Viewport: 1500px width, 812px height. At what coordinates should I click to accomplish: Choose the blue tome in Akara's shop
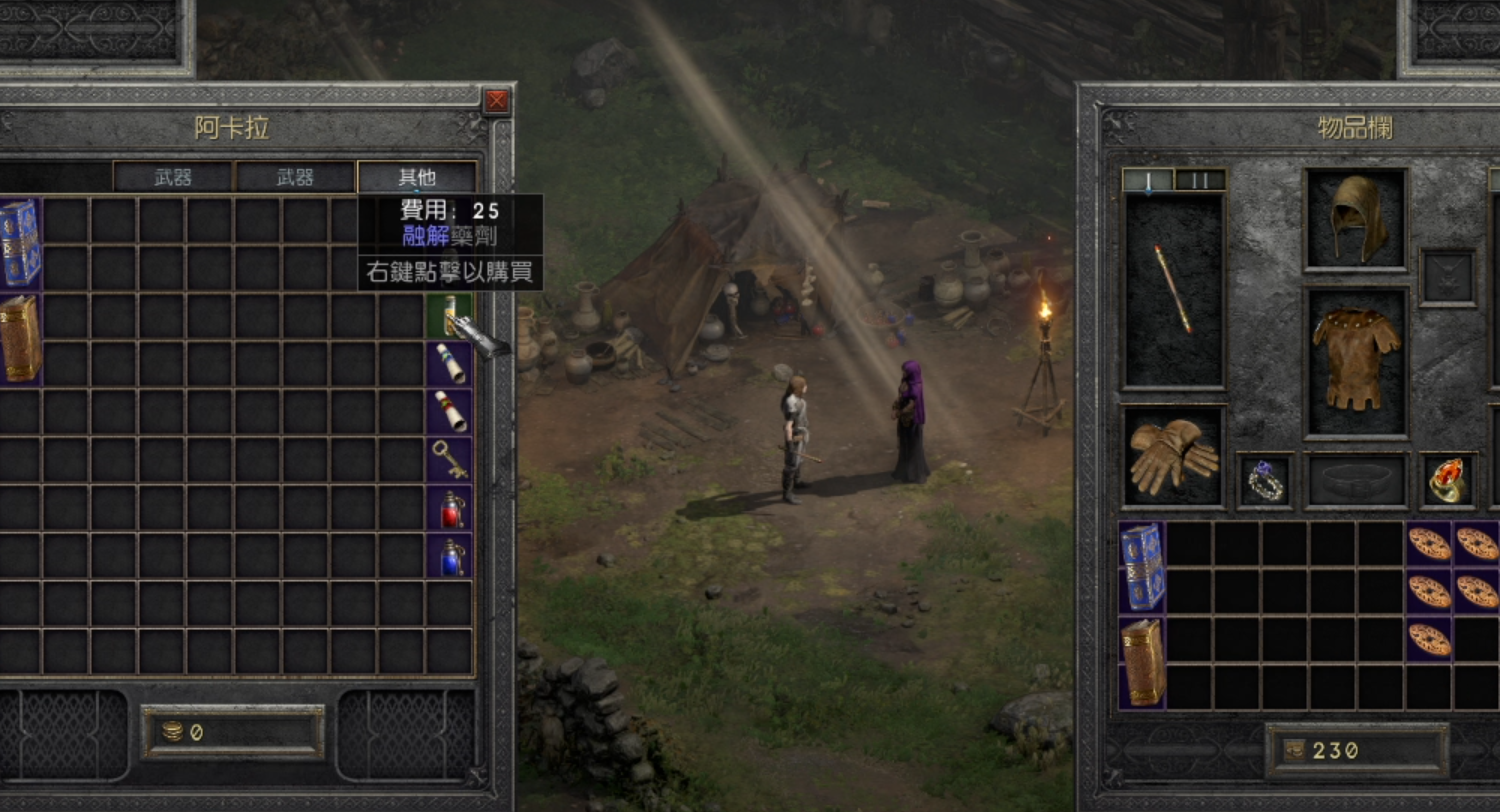(x=20, y=243)
